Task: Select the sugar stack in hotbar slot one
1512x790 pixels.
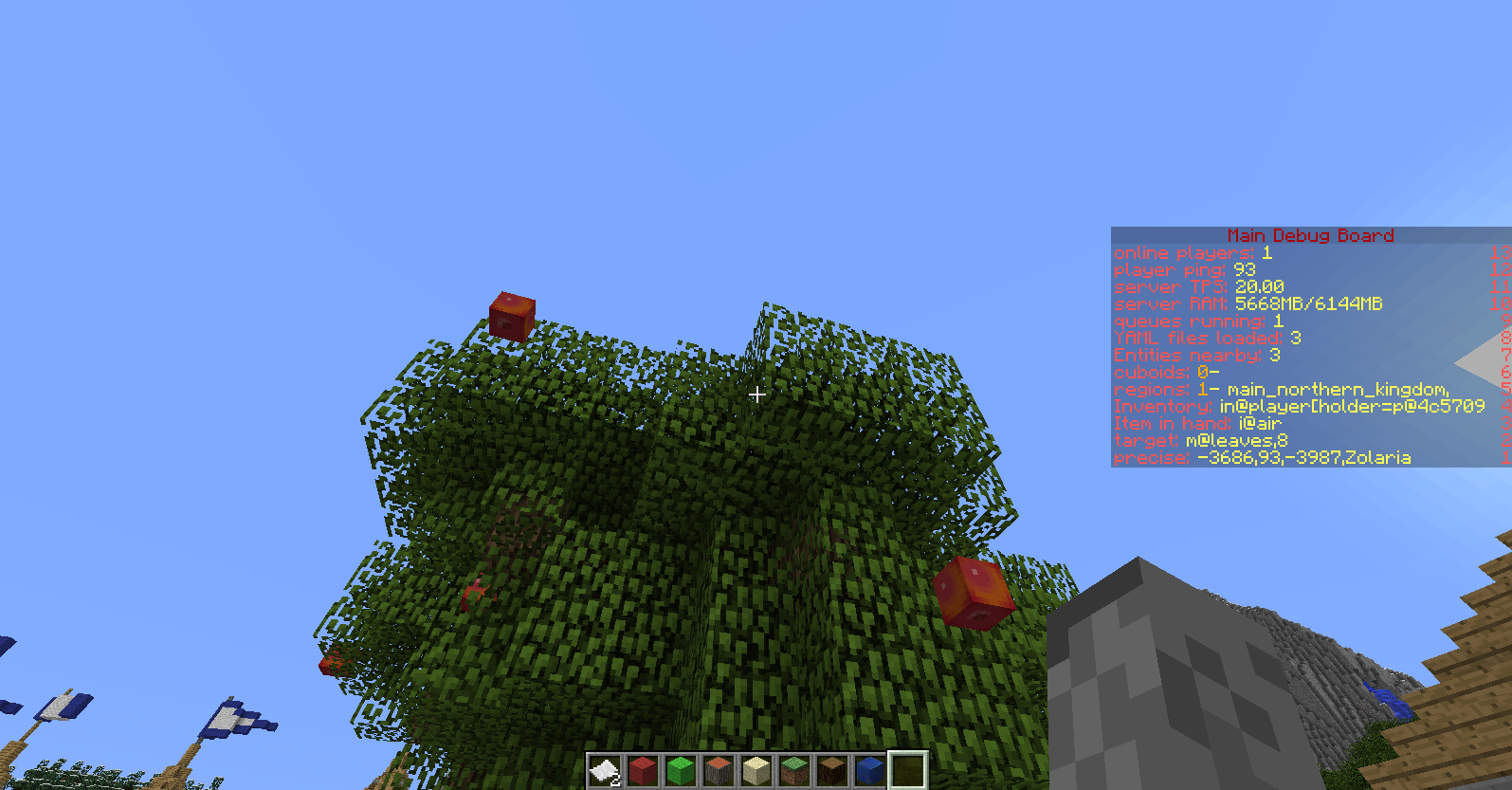Action: [604, 771]
